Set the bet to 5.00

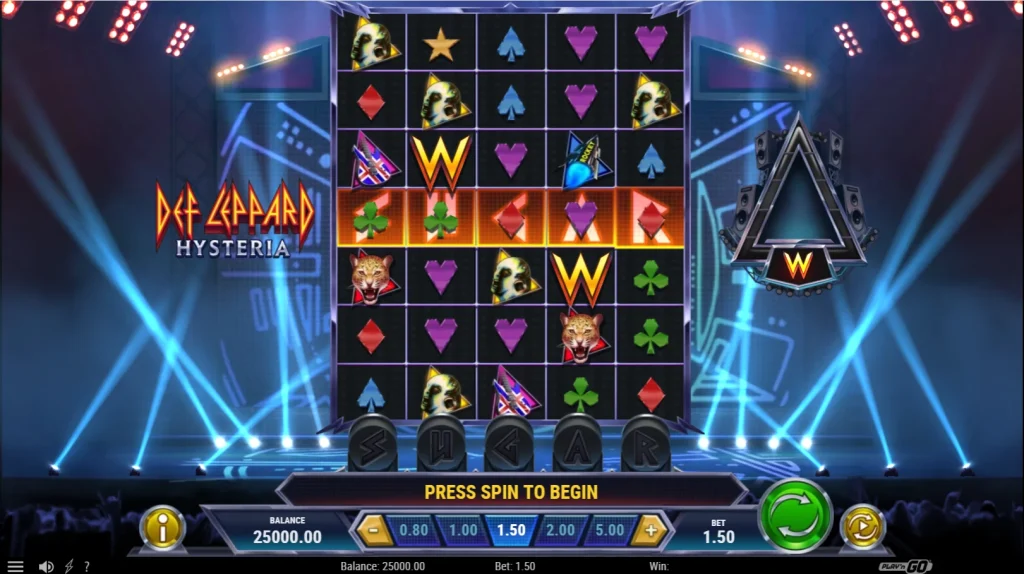[x=609, y=530]
